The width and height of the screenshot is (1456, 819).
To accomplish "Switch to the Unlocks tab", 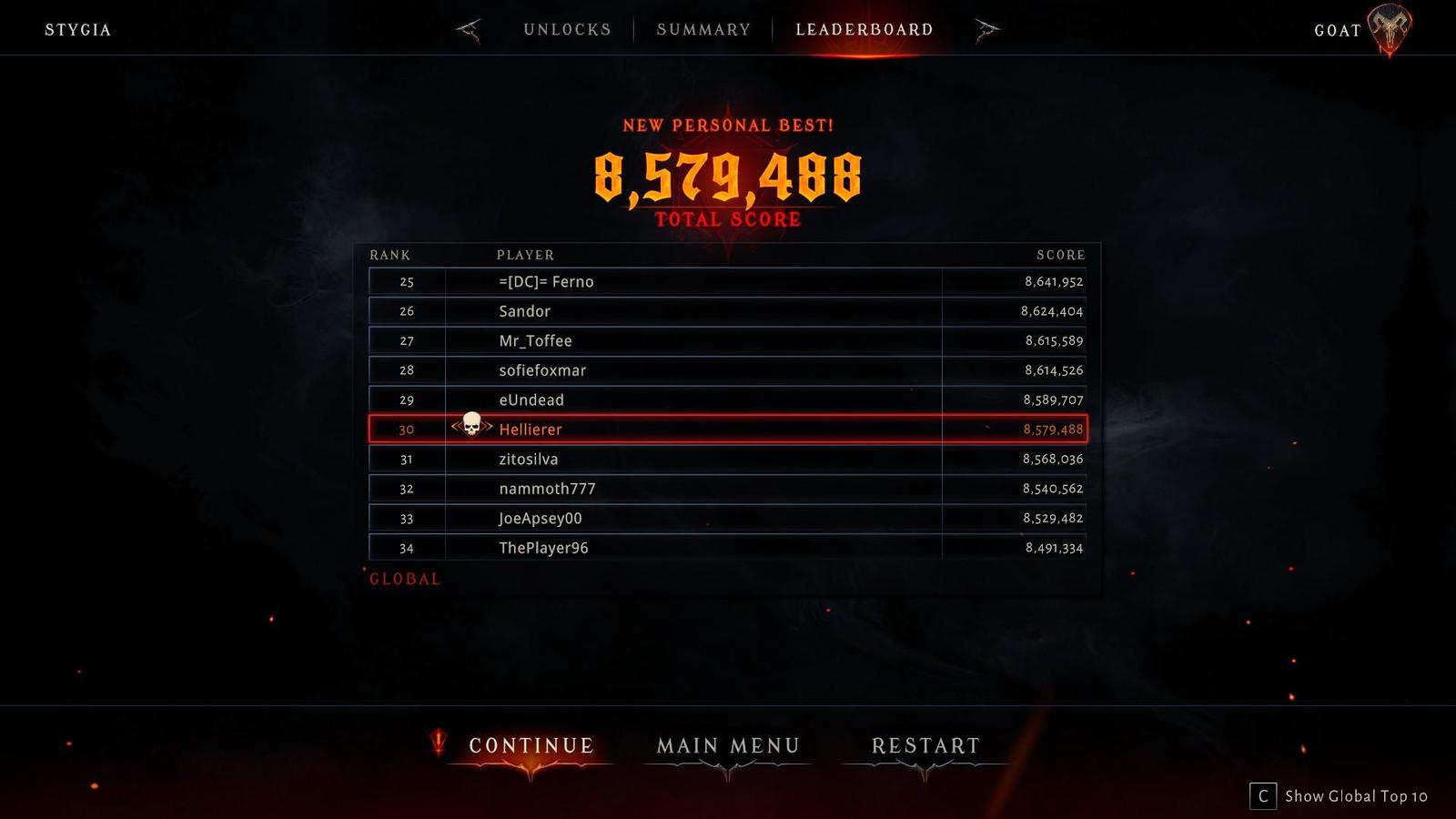I will [x=566, y=28].
